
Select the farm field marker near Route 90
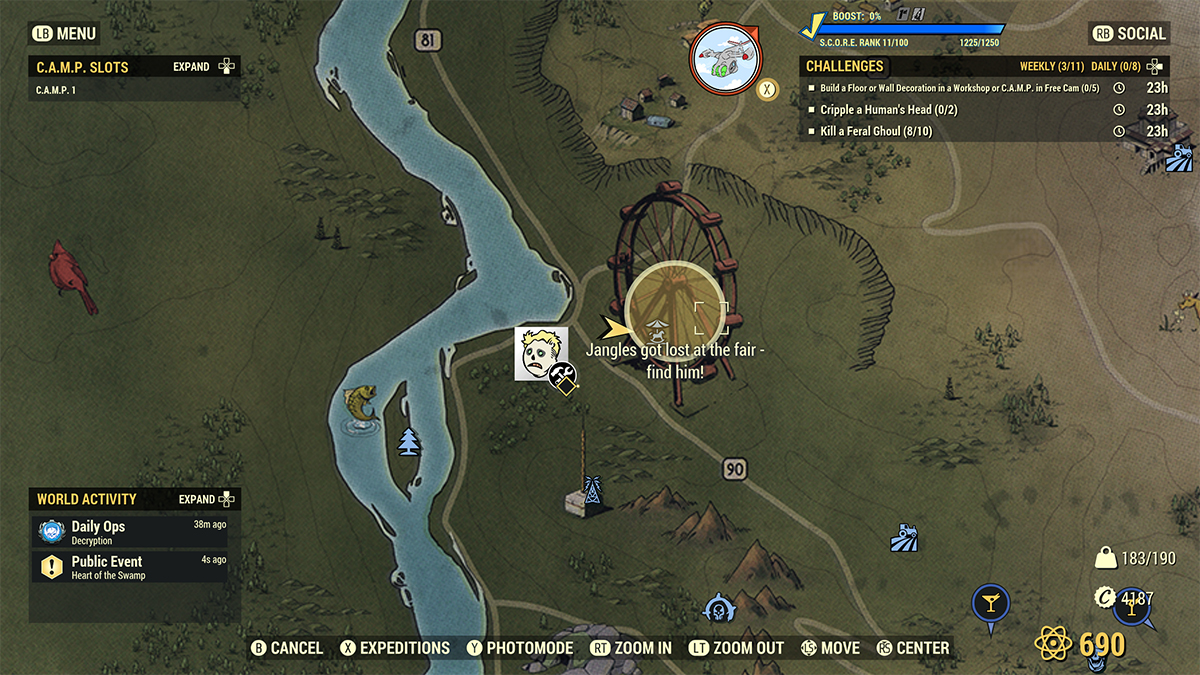click(x=905, y=538)
